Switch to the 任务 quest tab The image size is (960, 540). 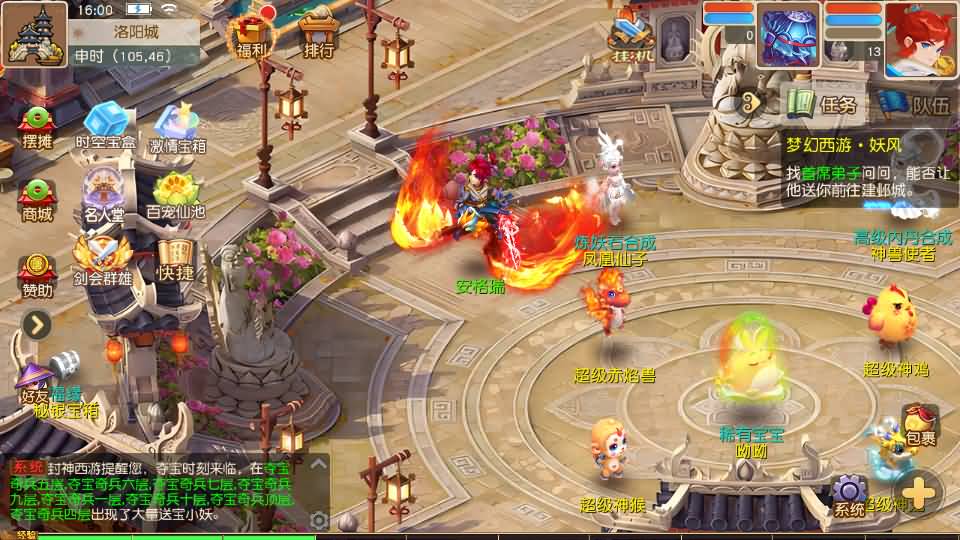[824, 103]
